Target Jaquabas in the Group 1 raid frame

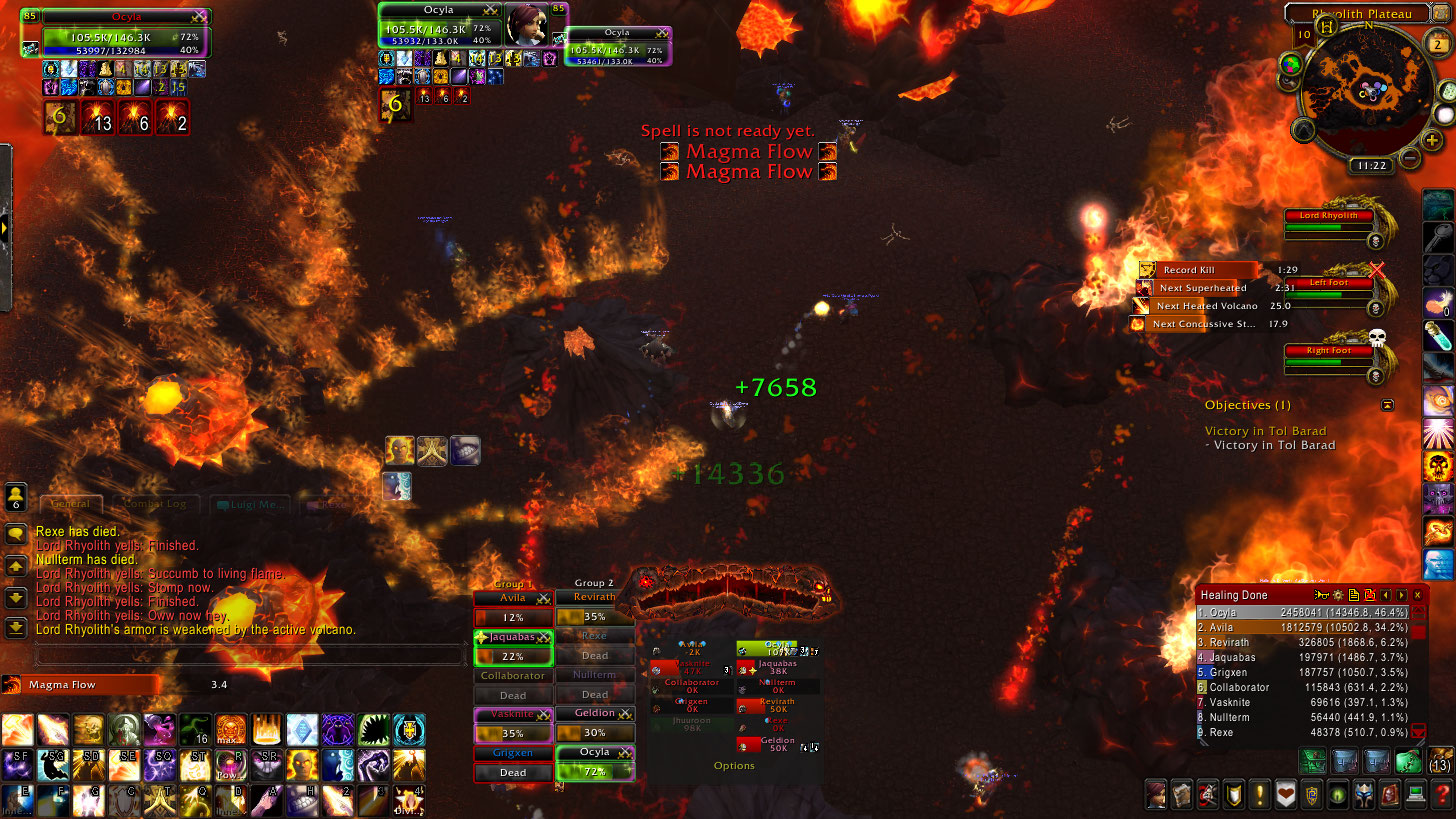(x=513, y=646)
